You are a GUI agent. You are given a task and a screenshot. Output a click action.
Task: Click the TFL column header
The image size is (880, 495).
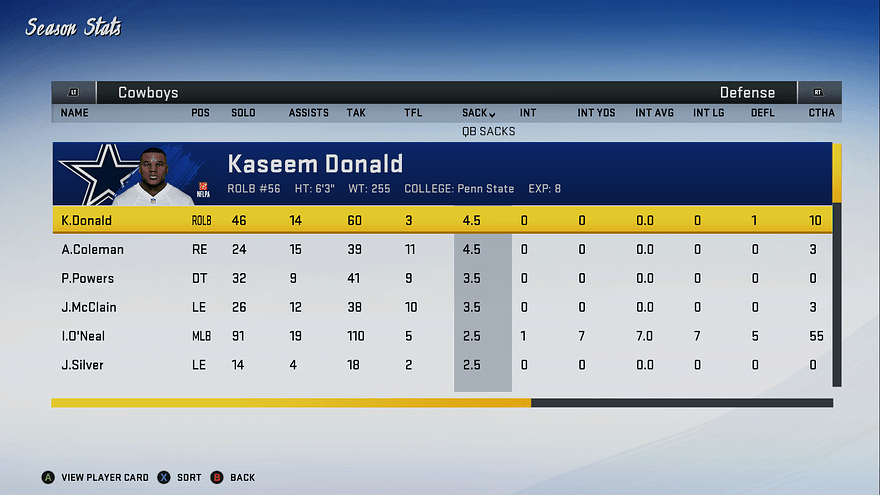[413, 113]
